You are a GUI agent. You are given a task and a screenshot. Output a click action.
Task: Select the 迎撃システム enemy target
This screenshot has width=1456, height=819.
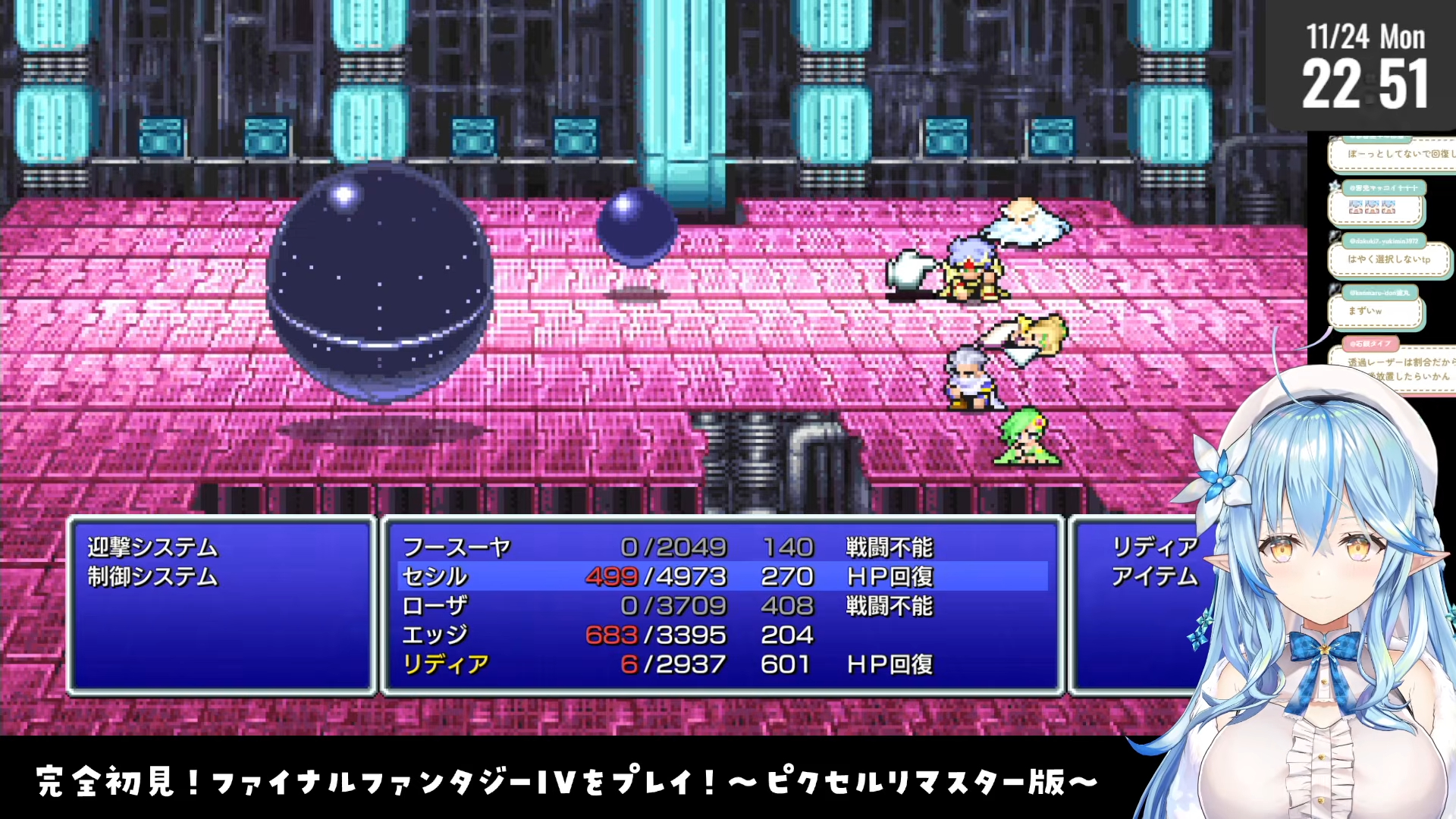coord(152,547)
